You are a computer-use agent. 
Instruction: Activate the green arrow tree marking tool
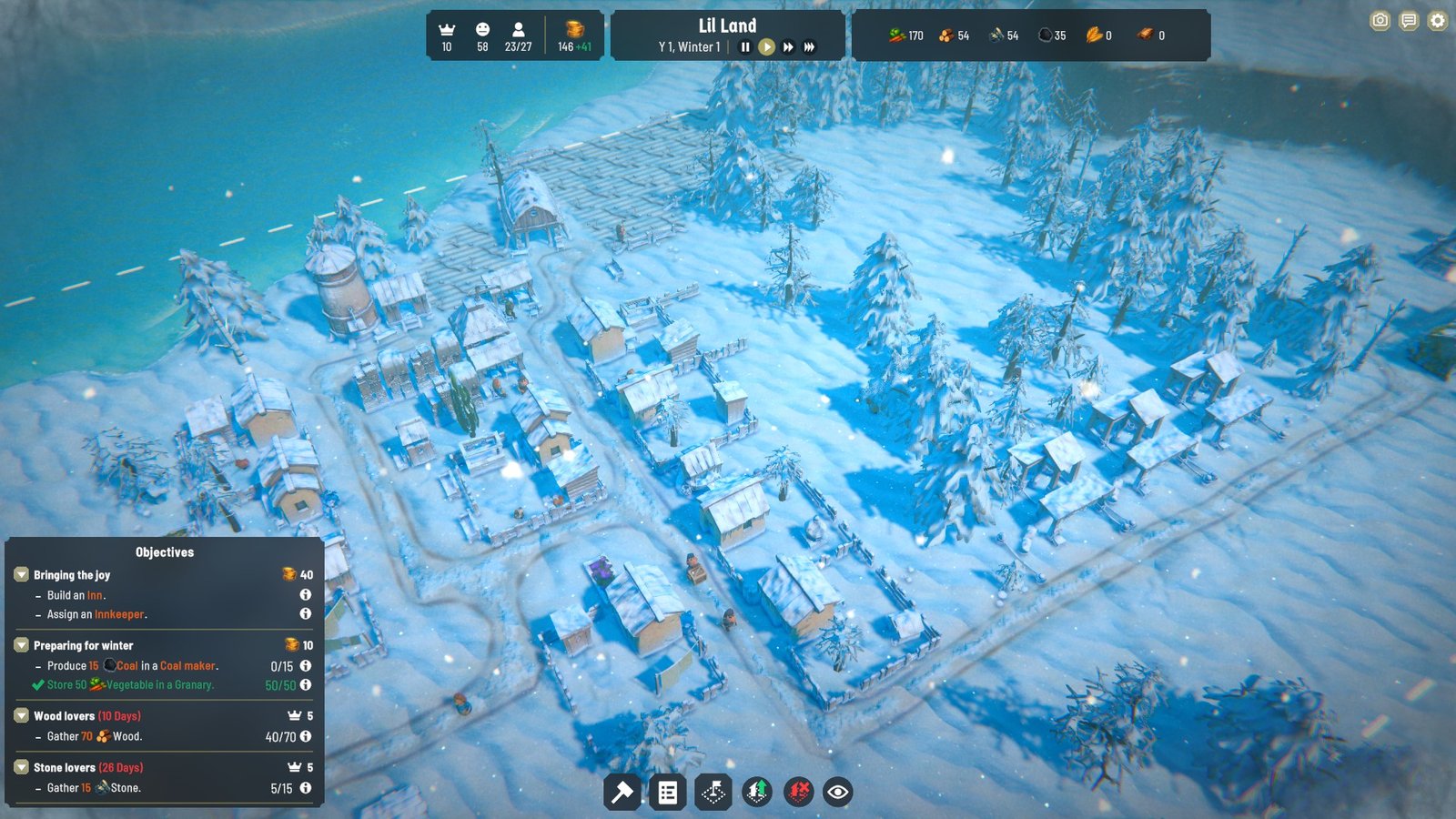757,793
